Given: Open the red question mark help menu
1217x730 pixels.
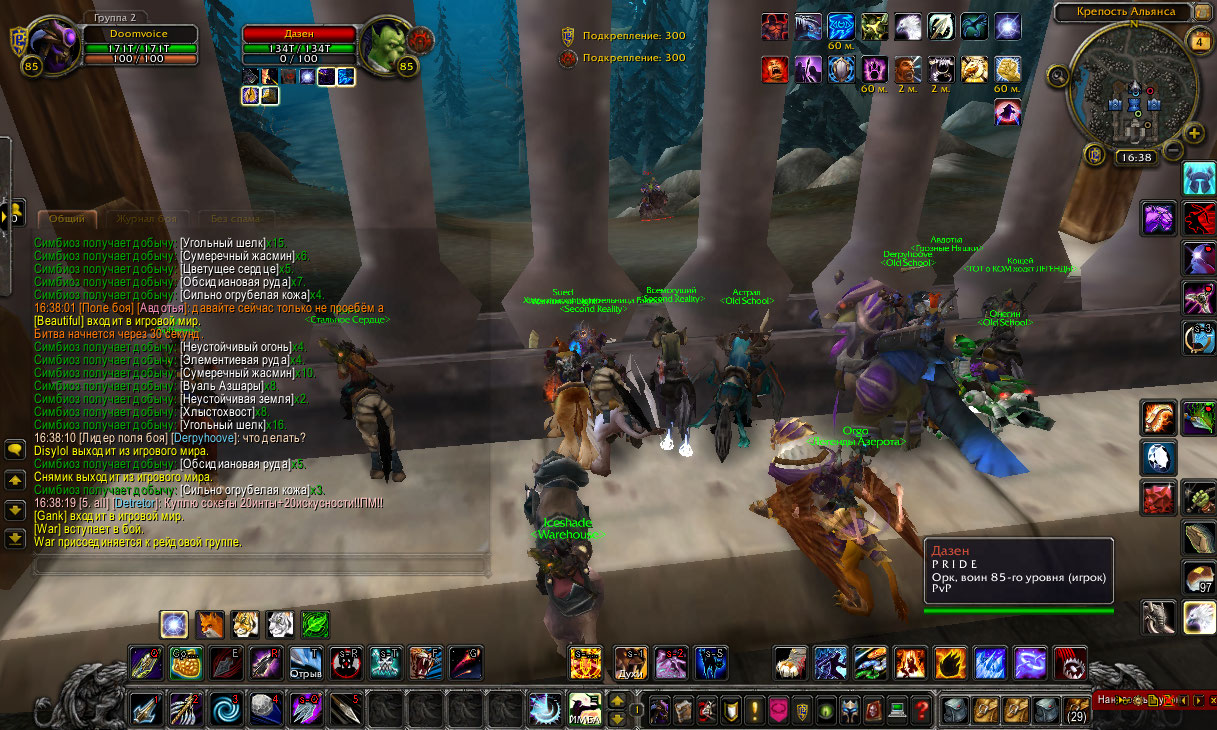Looking at the screenshot, I should pos(923,711).
